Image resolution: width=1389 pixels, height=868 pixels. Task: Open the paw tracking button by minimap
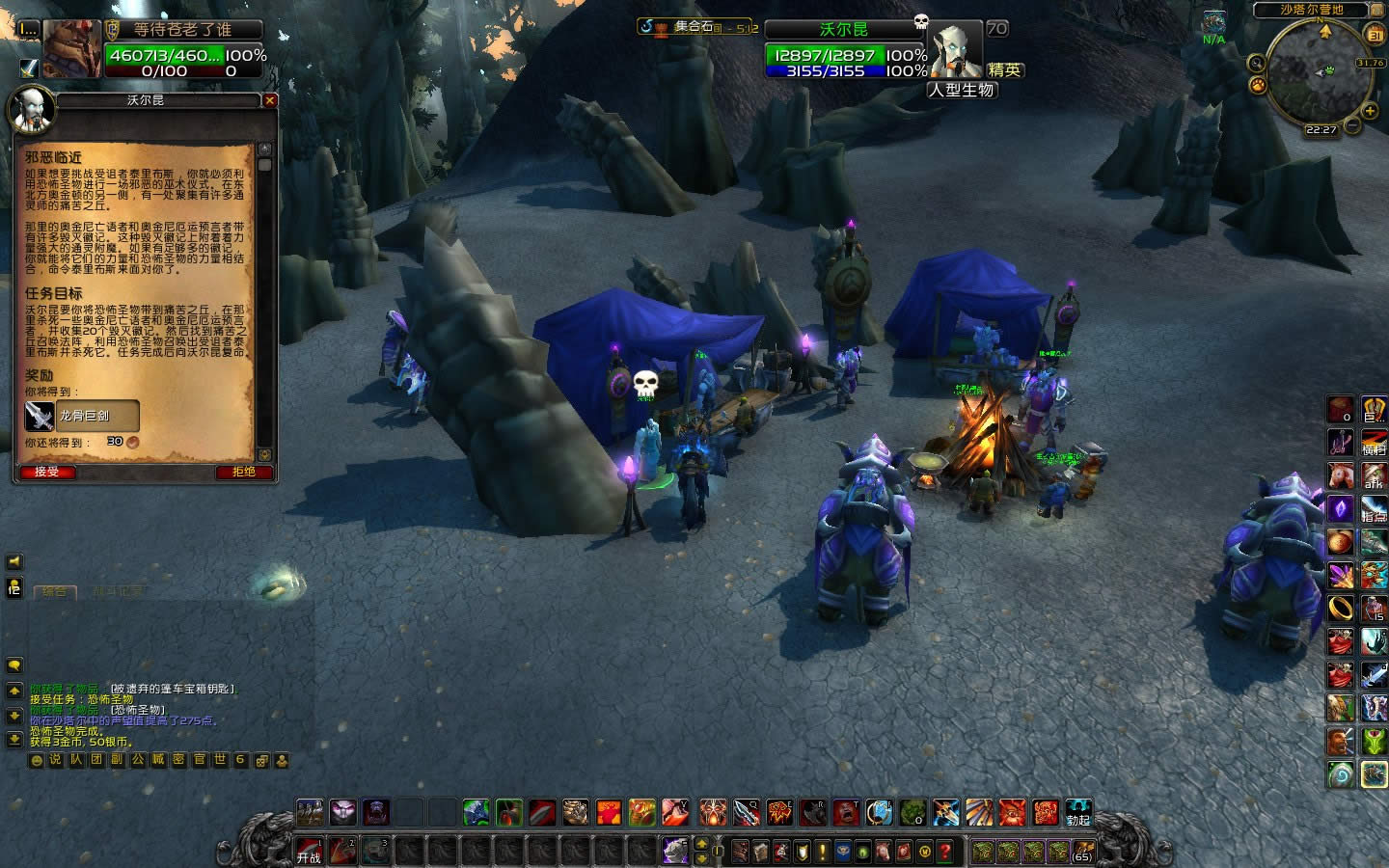[x=1259, y=86]
